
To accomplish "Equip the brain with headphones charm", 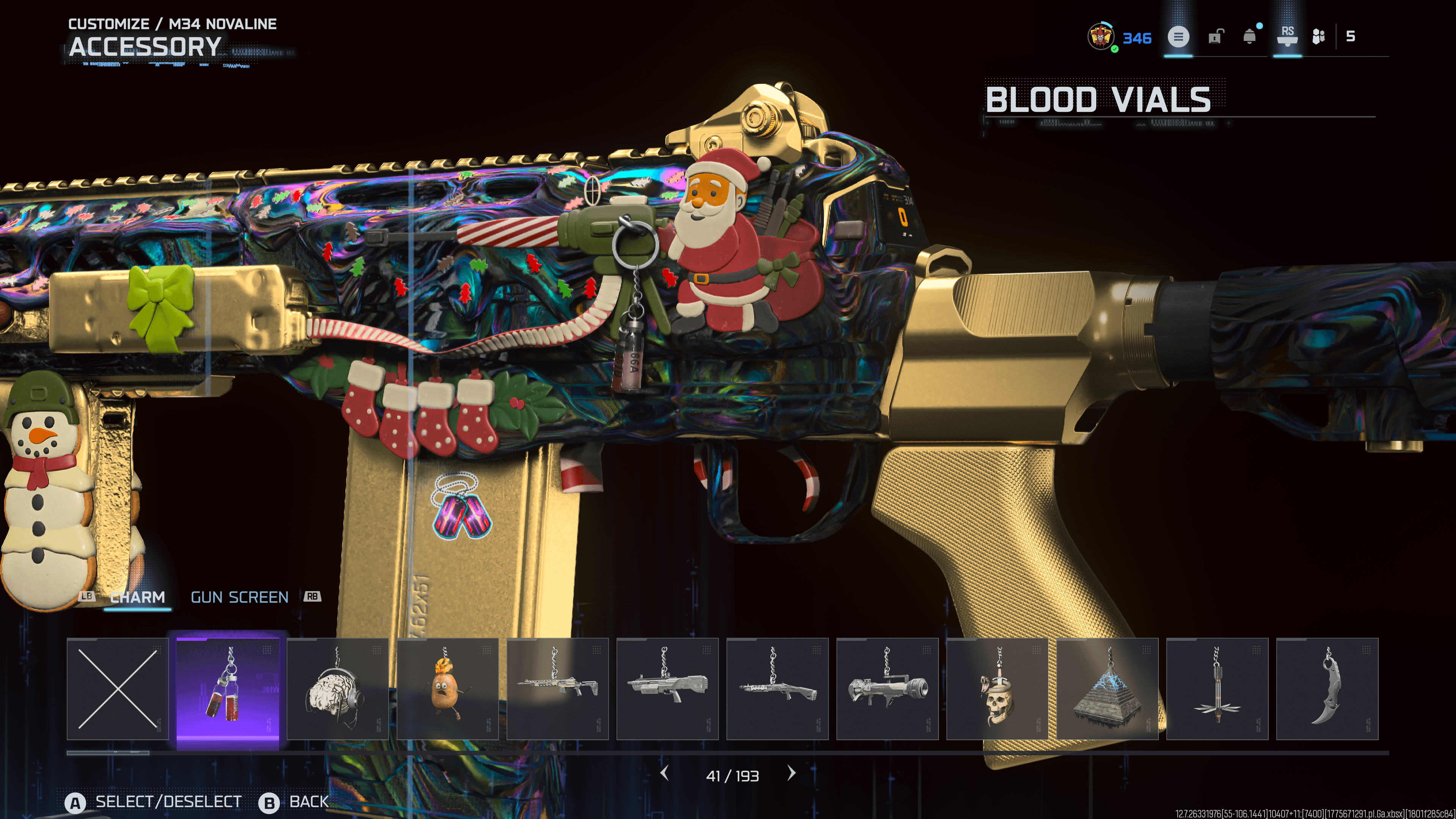I will pyautogui.click(x=337, y=689).
